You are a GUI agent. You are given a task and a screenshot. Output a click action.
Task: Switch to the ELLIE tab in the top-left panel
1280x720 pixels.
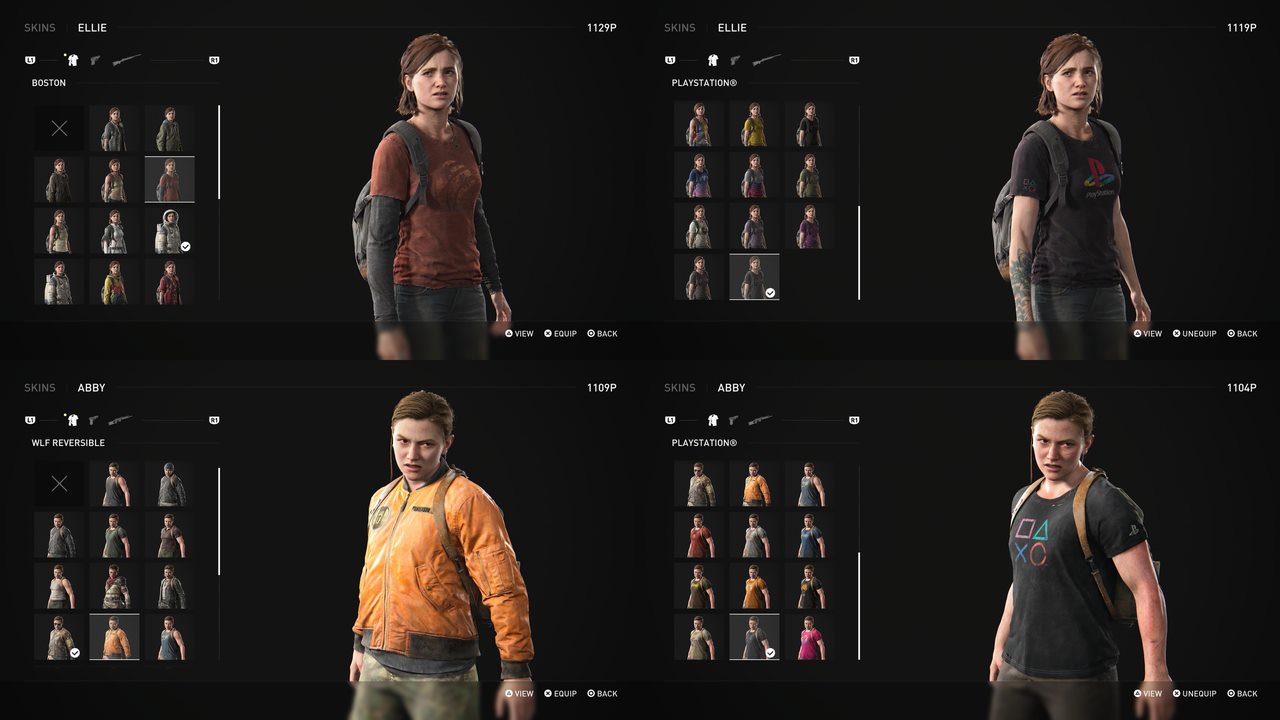click(92, 27)
